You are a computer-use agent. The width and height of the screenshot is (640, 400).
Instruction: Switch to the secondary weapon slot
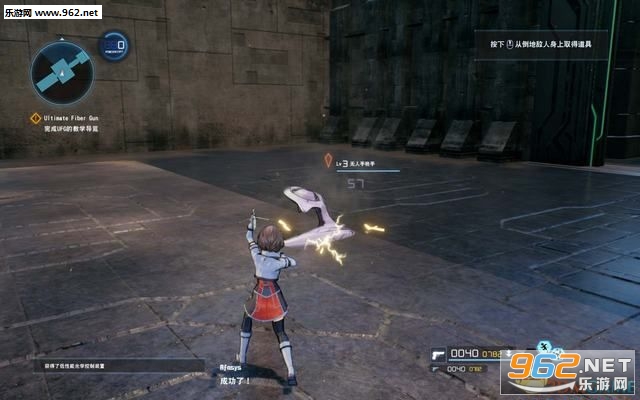437,369
